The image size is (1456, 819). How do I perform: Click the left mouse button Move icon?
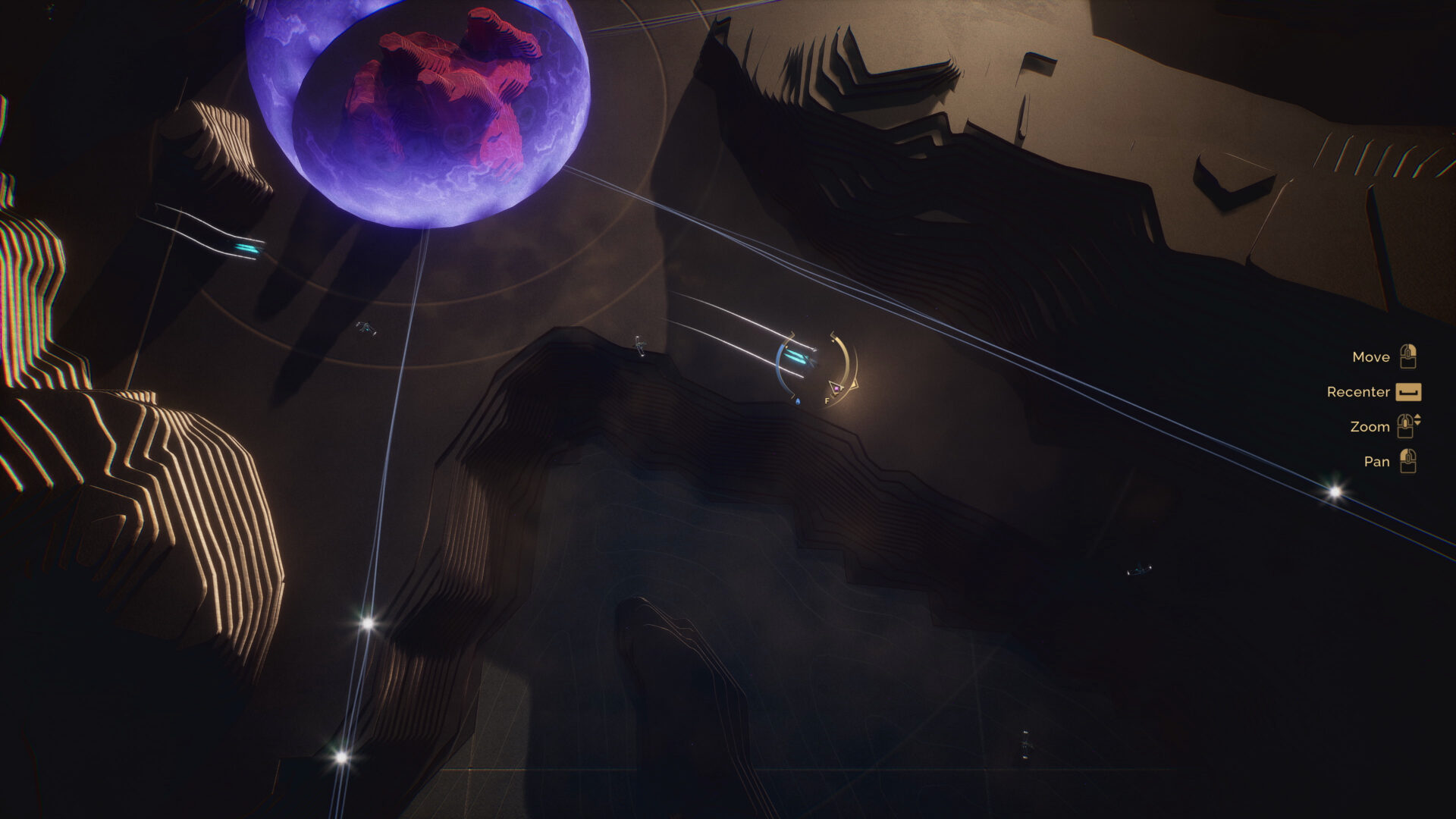[x=1407, y=356]
